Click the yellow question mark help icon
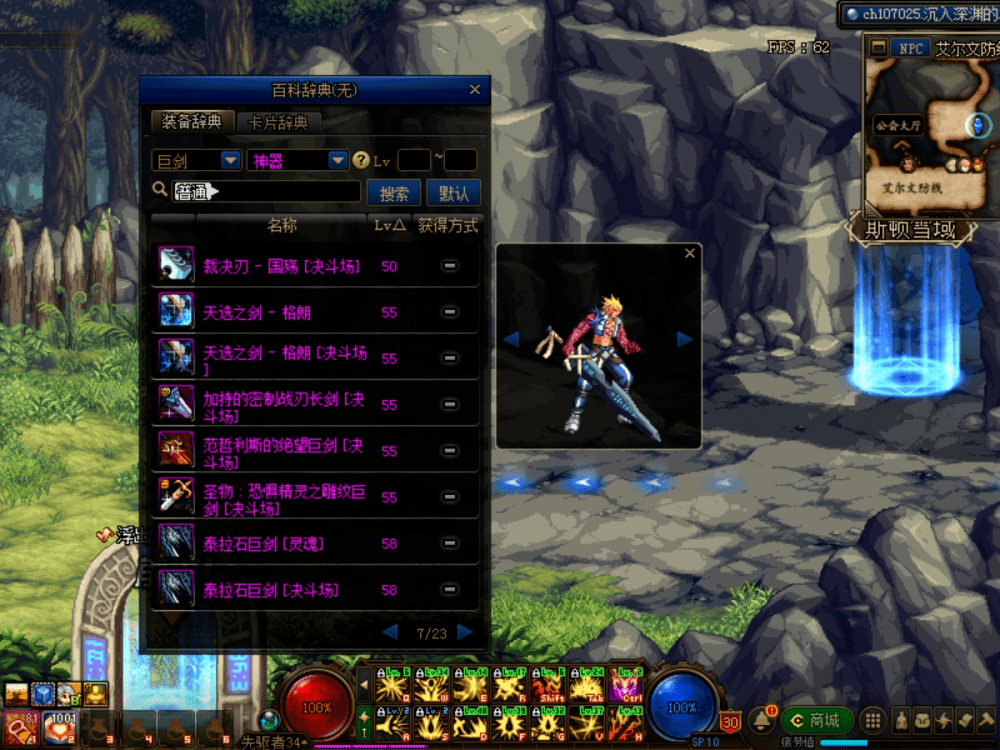Viewport: 1000px width, 750px height. coord(362,160)
